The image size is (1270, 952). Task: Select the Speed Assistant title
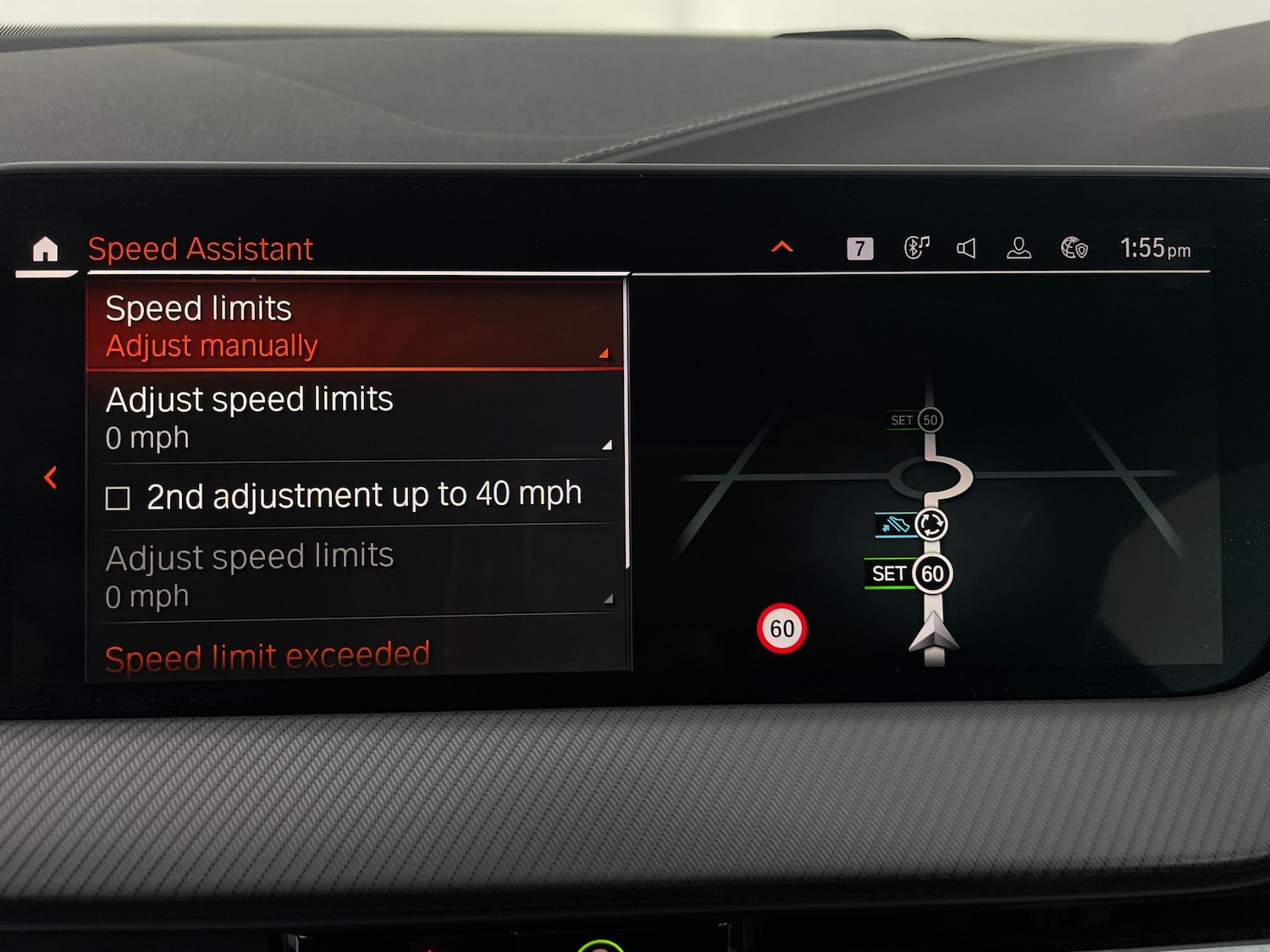(201, 248)
